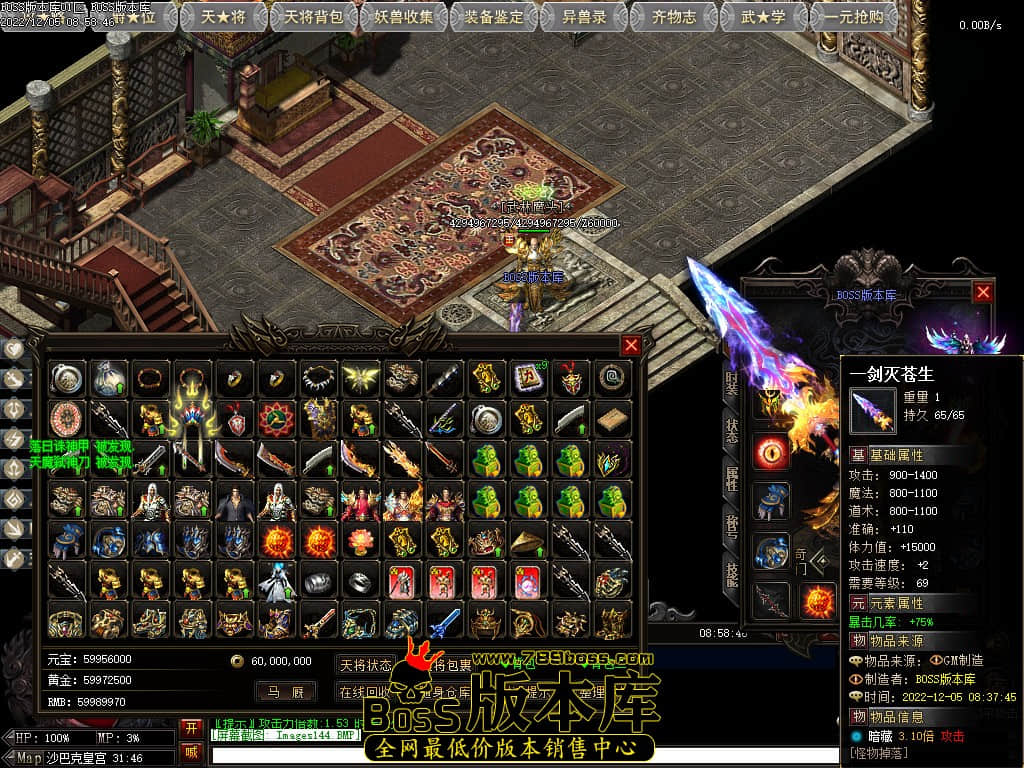Switch to the 时装 fashion tab
1024x768 pixels.
coord(732,385)
